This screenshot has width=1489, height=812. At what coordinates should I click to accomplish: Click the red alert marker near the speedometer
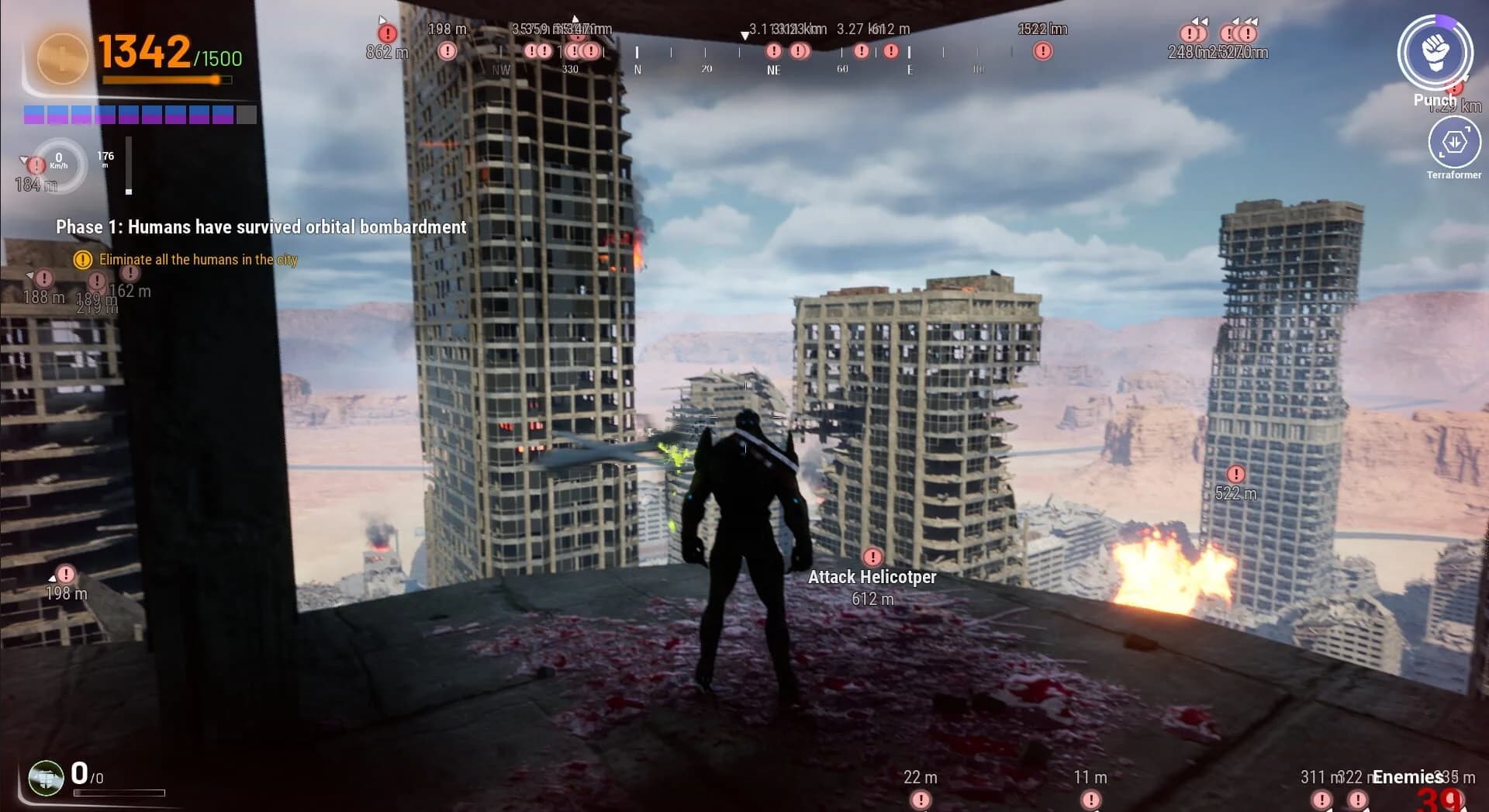34,164
